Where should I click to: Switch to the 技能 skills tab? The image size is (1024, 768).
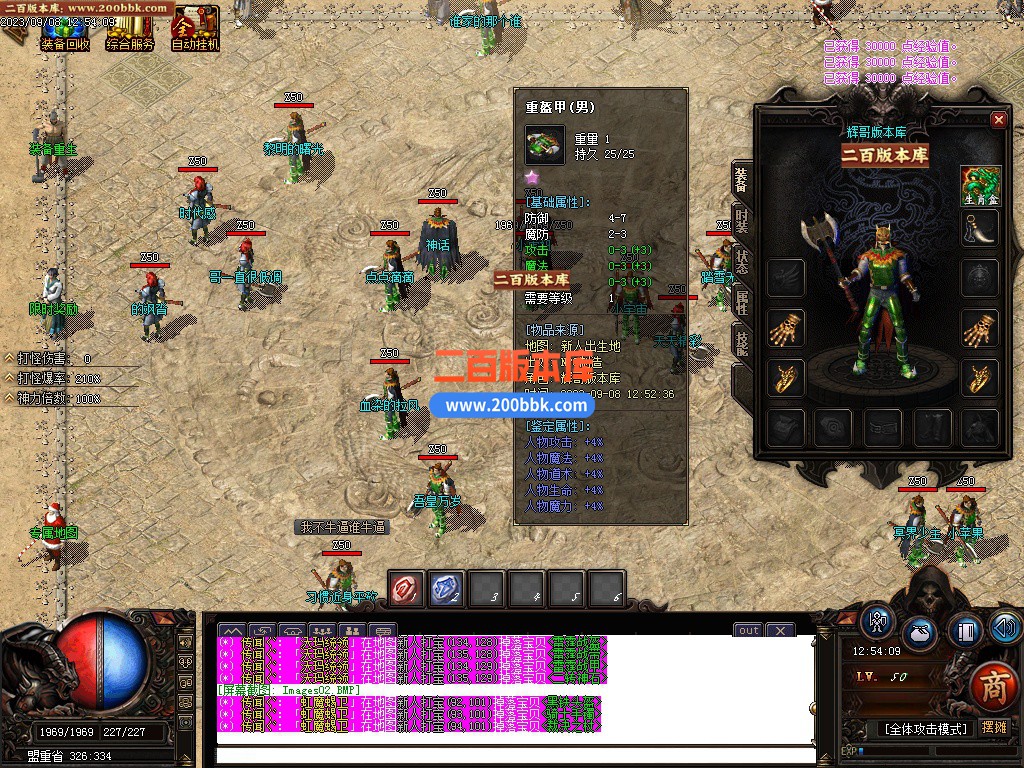(x=742, y=340)
